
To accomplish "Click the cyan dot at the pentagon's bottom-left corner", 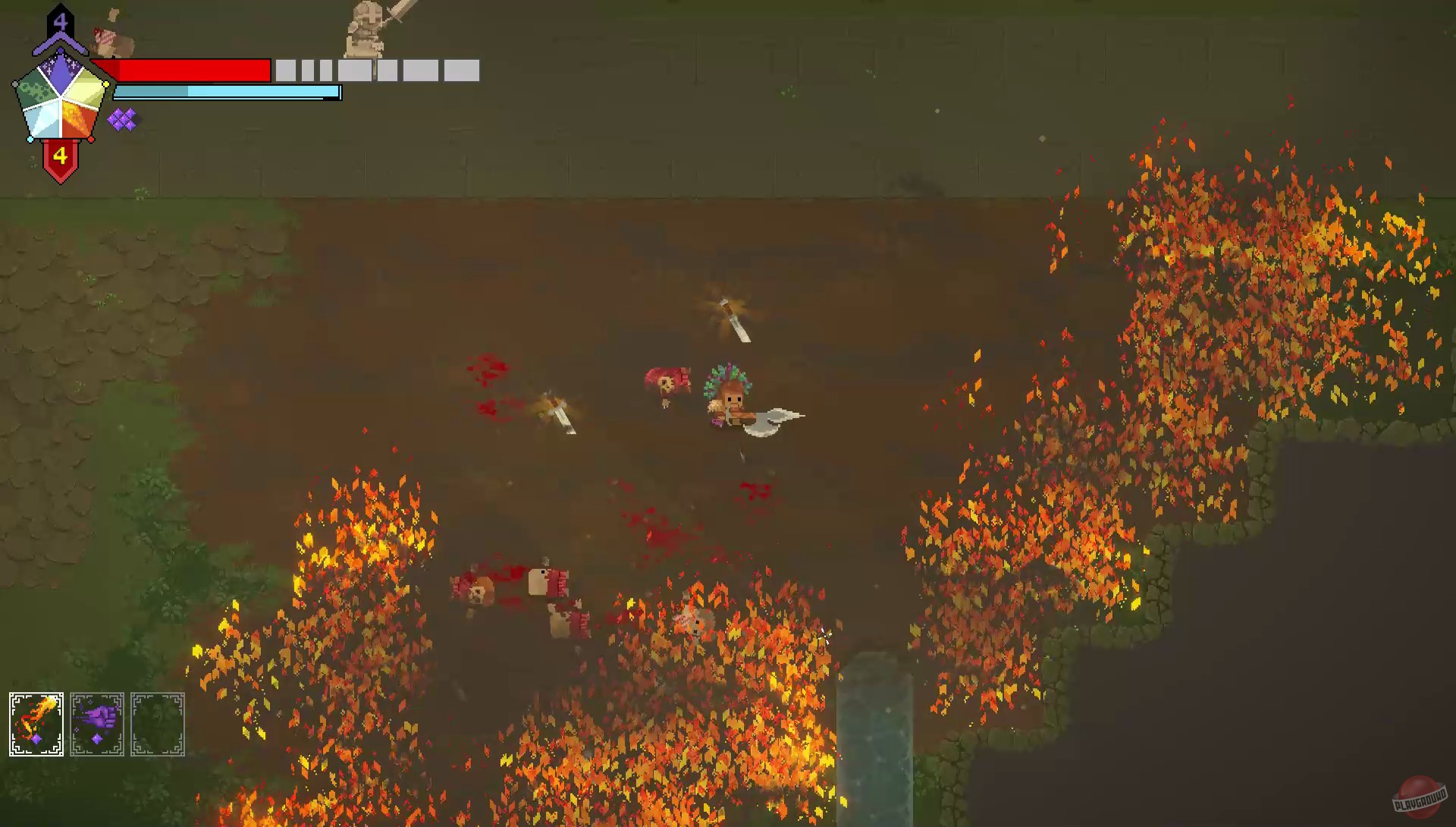I will (31, 139).
